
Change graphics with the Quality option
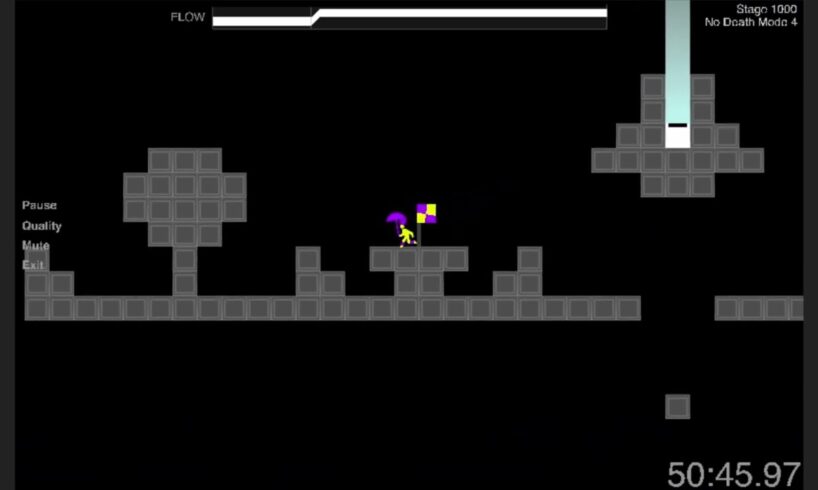point(42,226)
